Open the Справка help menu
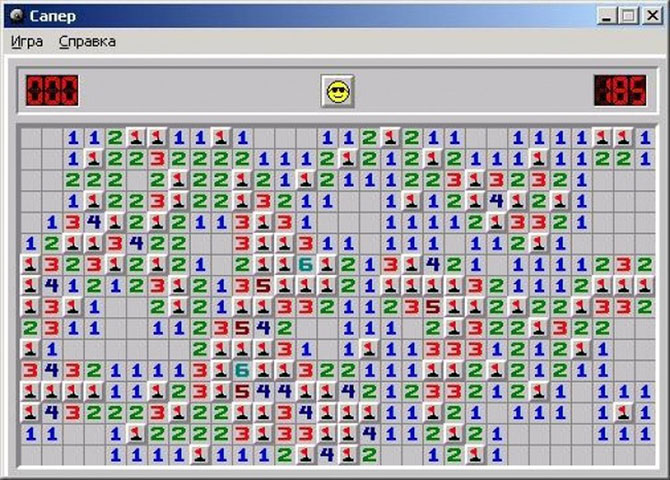The image size is (670, 480). pos(87,41)
